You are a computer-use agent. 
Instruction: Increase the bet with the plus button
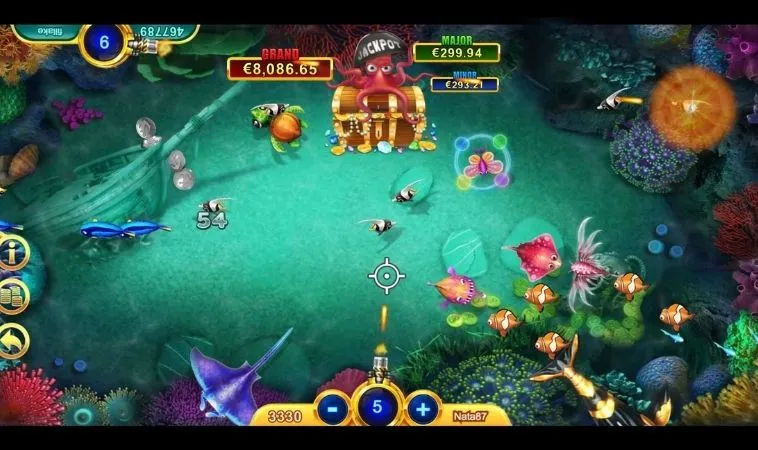423,408
